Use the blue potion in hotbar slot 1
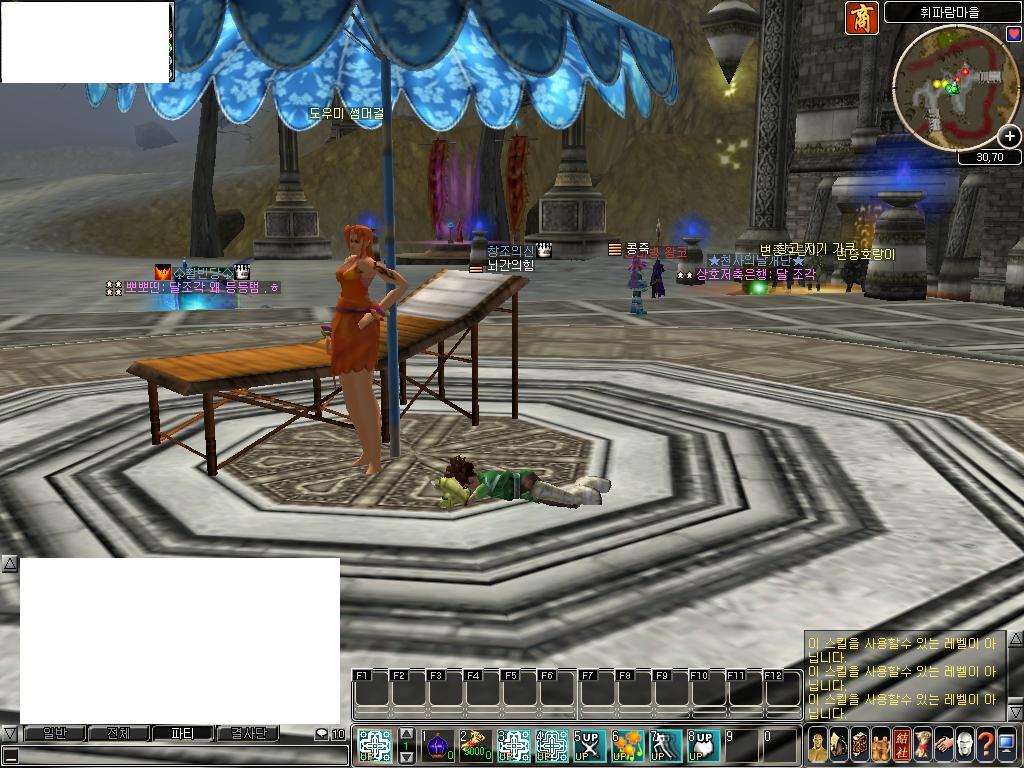 438,746
